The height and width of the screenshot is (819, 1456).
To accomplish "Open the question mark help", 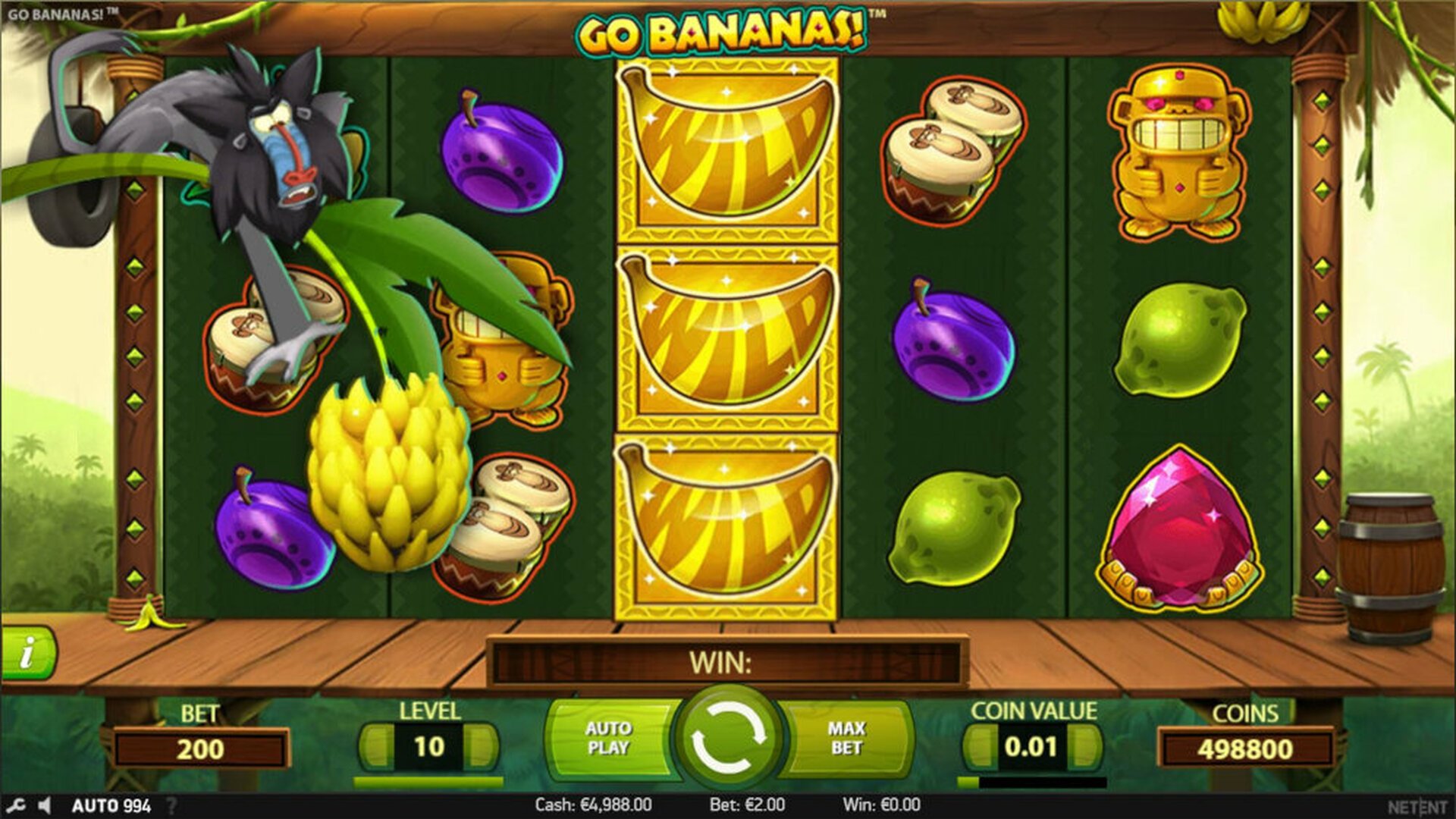I will tap(171, 805).
